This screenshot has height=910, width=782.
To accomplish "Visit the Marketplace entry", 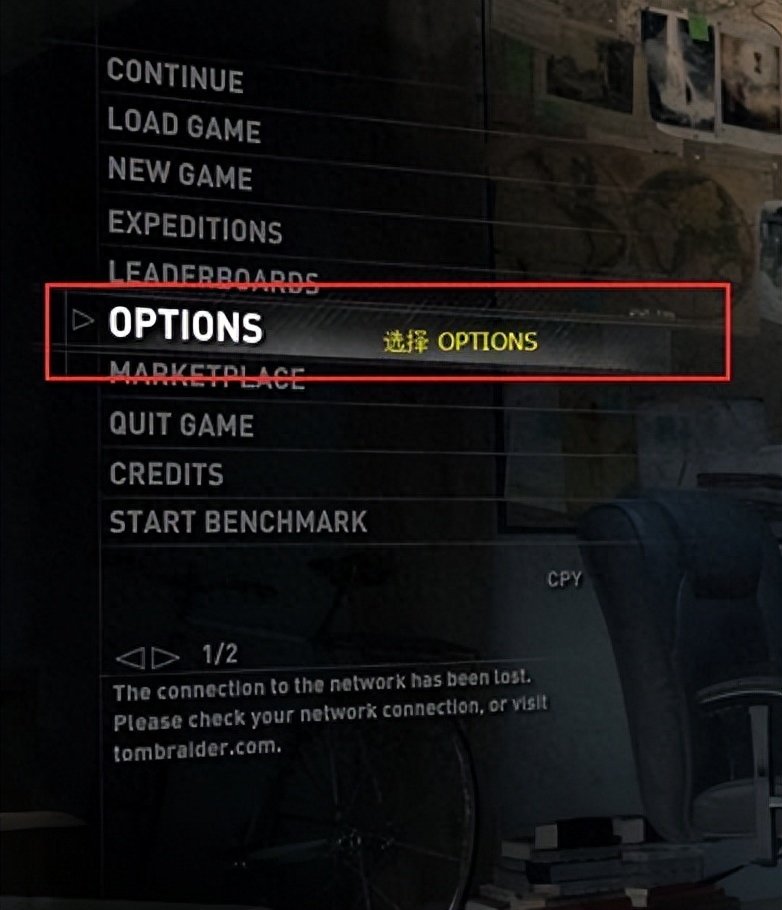I will point(207,378).
